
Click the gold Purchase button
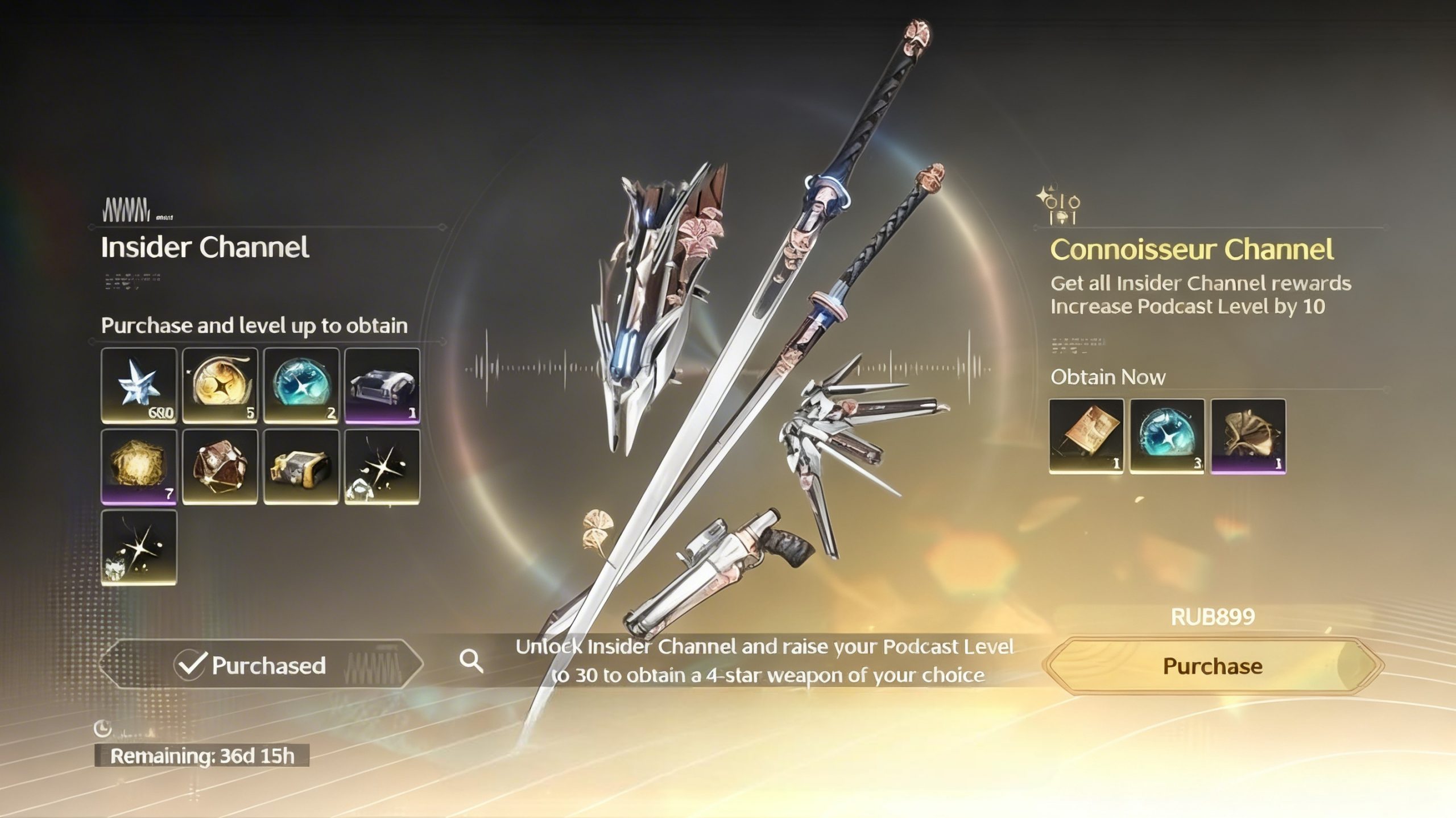(x=1213, y=666)
